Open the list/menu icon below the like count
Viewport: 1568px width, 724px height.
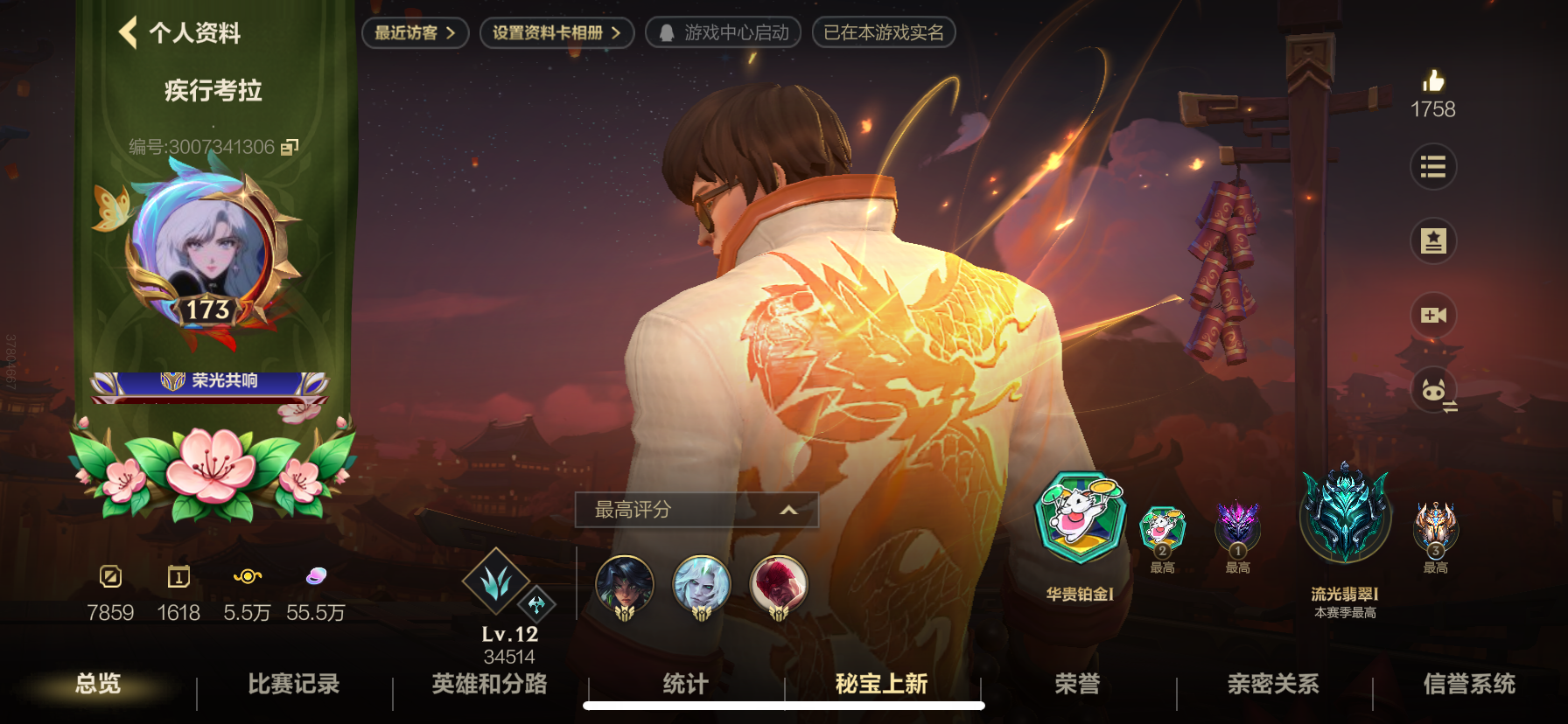coord(1433,167)
